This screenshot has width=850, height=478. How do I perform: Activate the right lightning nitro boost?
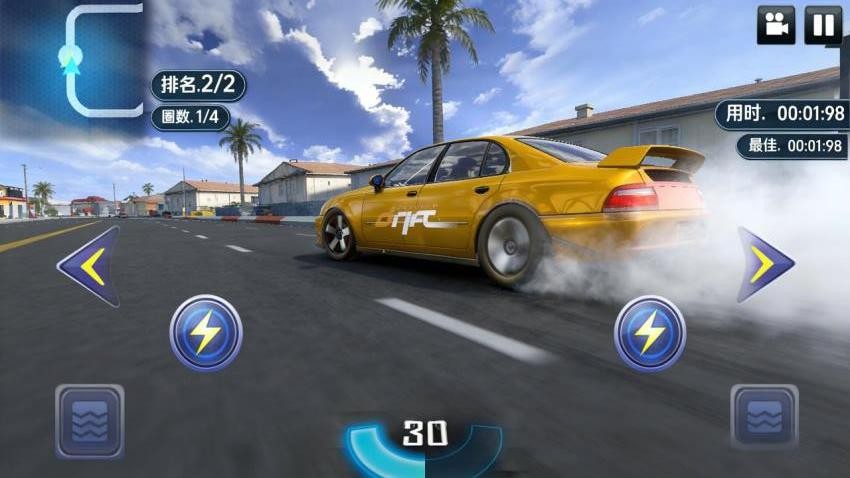[650, 333]
